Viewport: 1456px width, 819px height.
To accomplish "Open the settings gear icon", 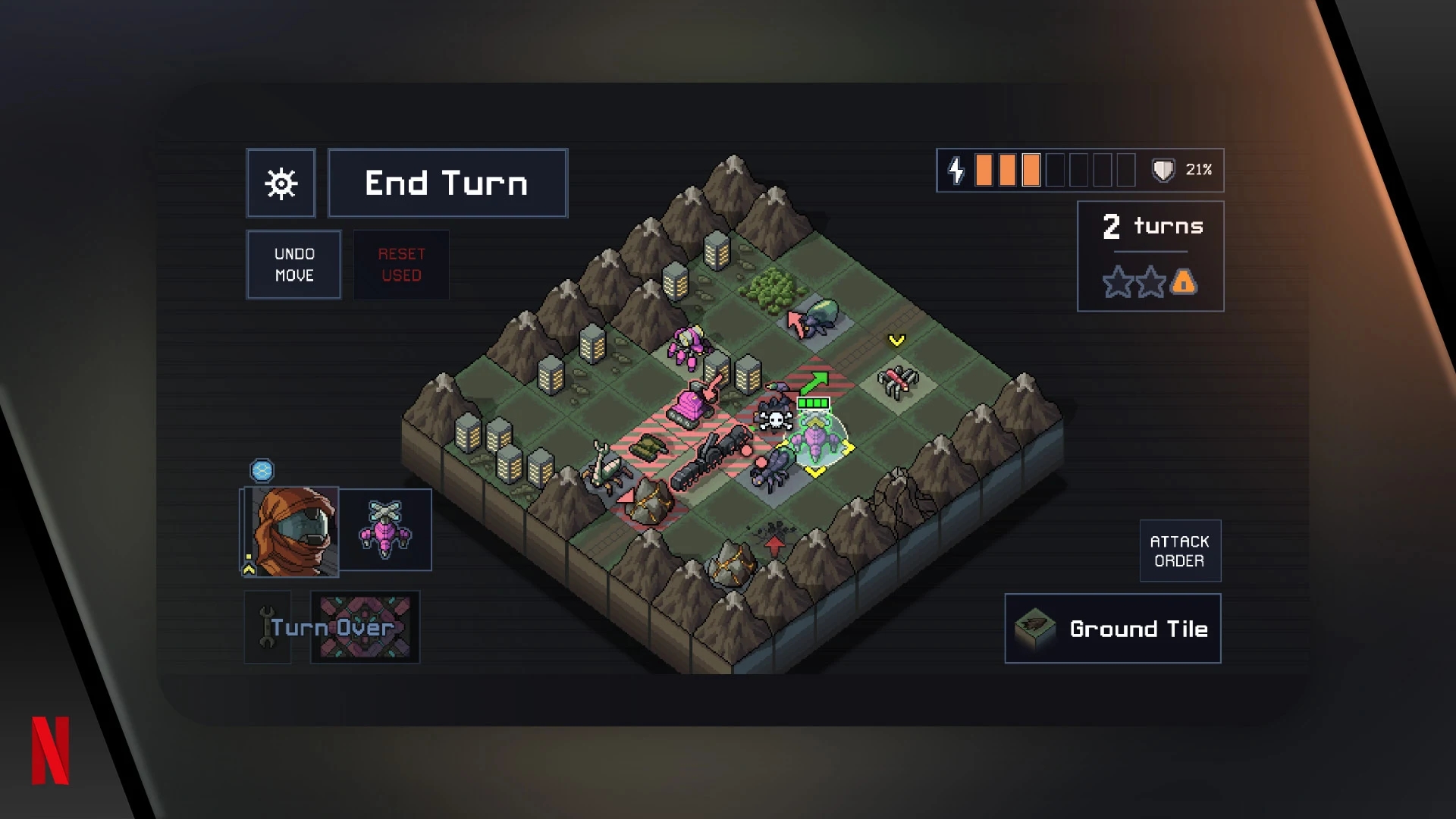I will (281, 183).
